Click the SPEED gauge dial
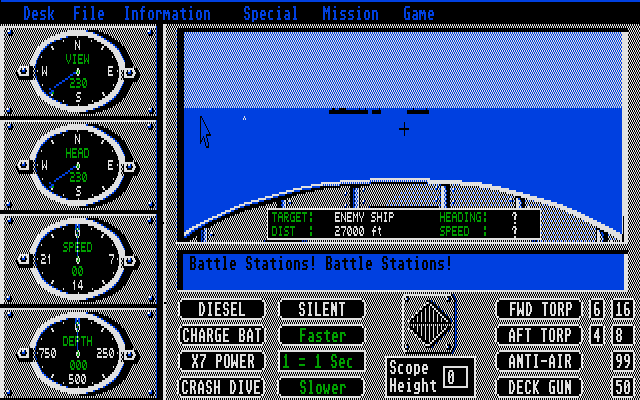Screen dimensions: 640x400 (x=78, y=258)
